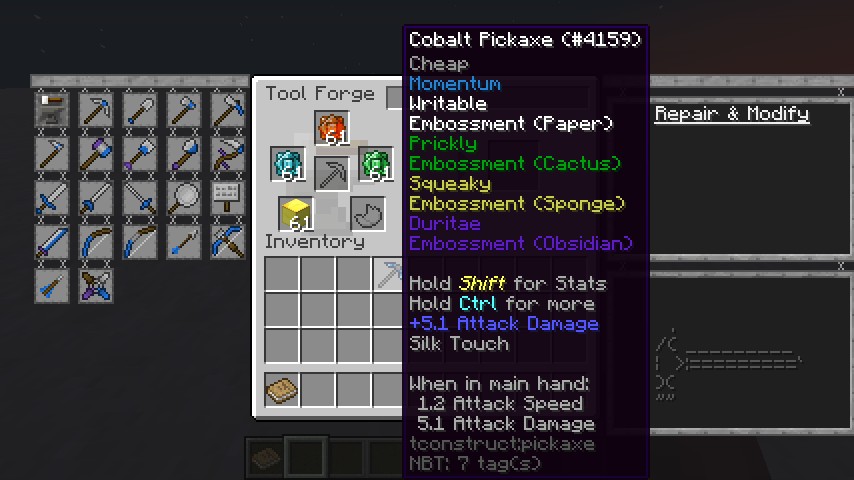Select the Cobalt Pickaxe in the inventory
Viewport: 854px width, 480px height.
pyautogui.click(x=389, y=274)
